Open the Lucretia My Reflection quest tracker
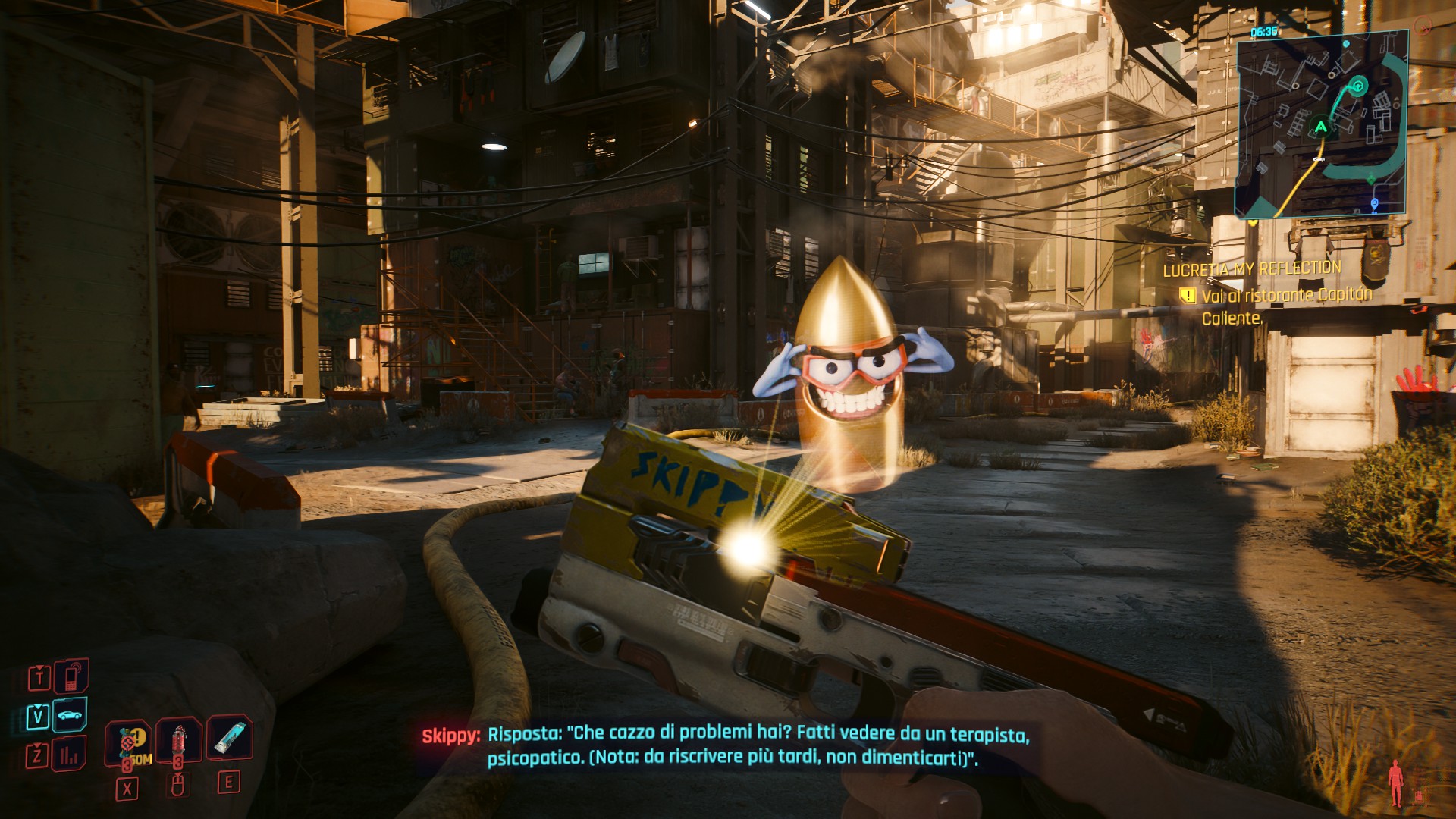 tap(1252, 268)
